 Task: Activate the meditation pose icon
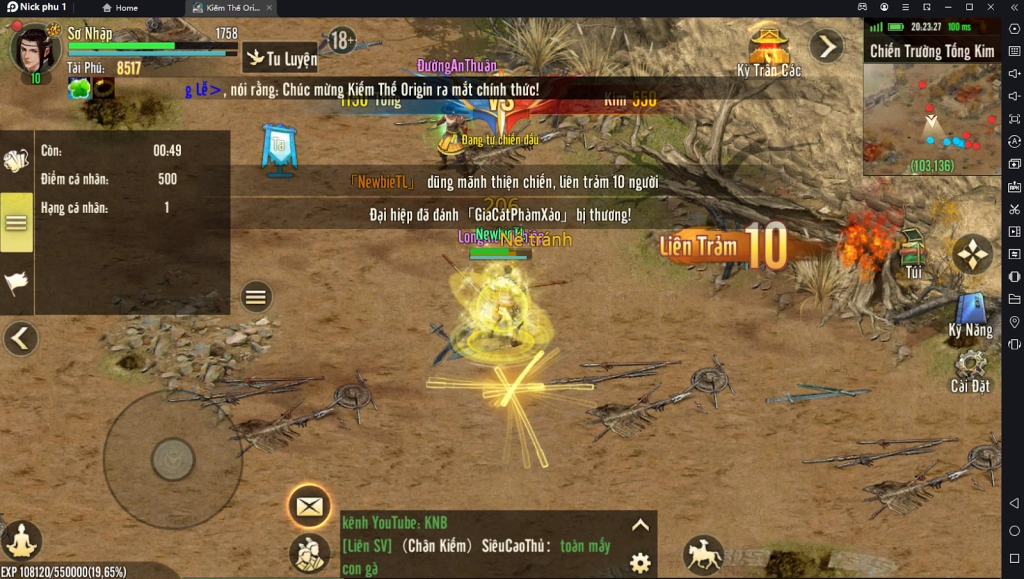tap(21, 541)
